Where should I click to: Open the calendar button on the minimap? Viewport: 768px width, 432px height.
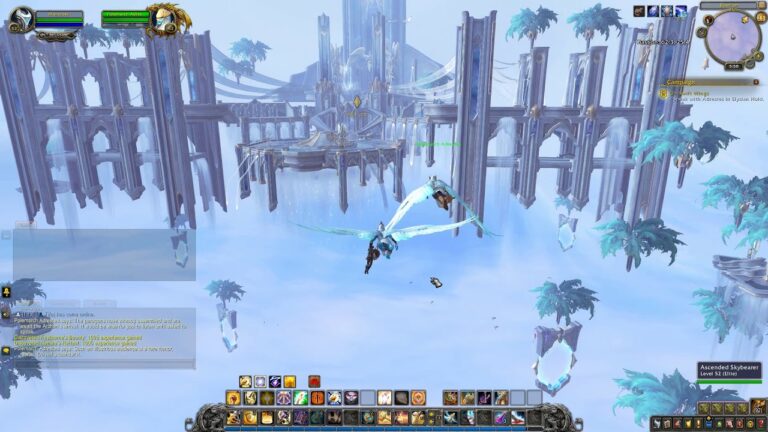click(x=758, y=18)
